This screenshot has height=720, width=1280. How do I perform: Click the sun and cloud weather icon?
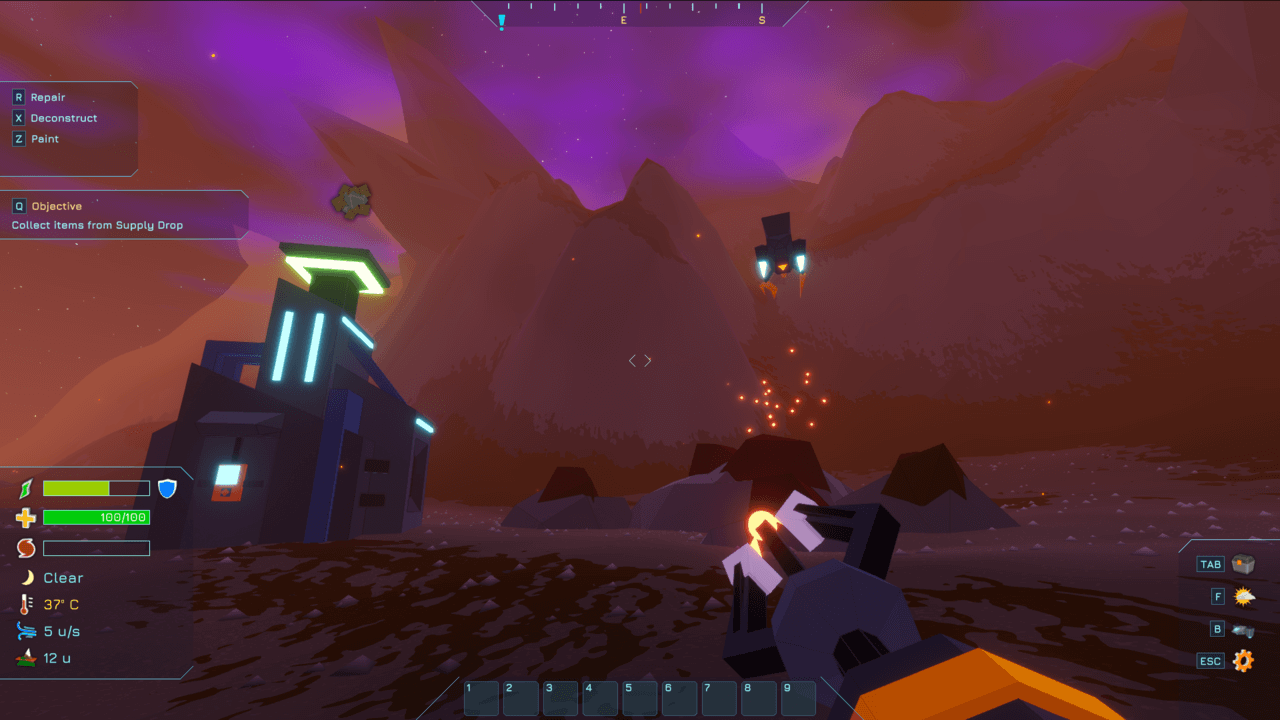tap(1243, 597)
